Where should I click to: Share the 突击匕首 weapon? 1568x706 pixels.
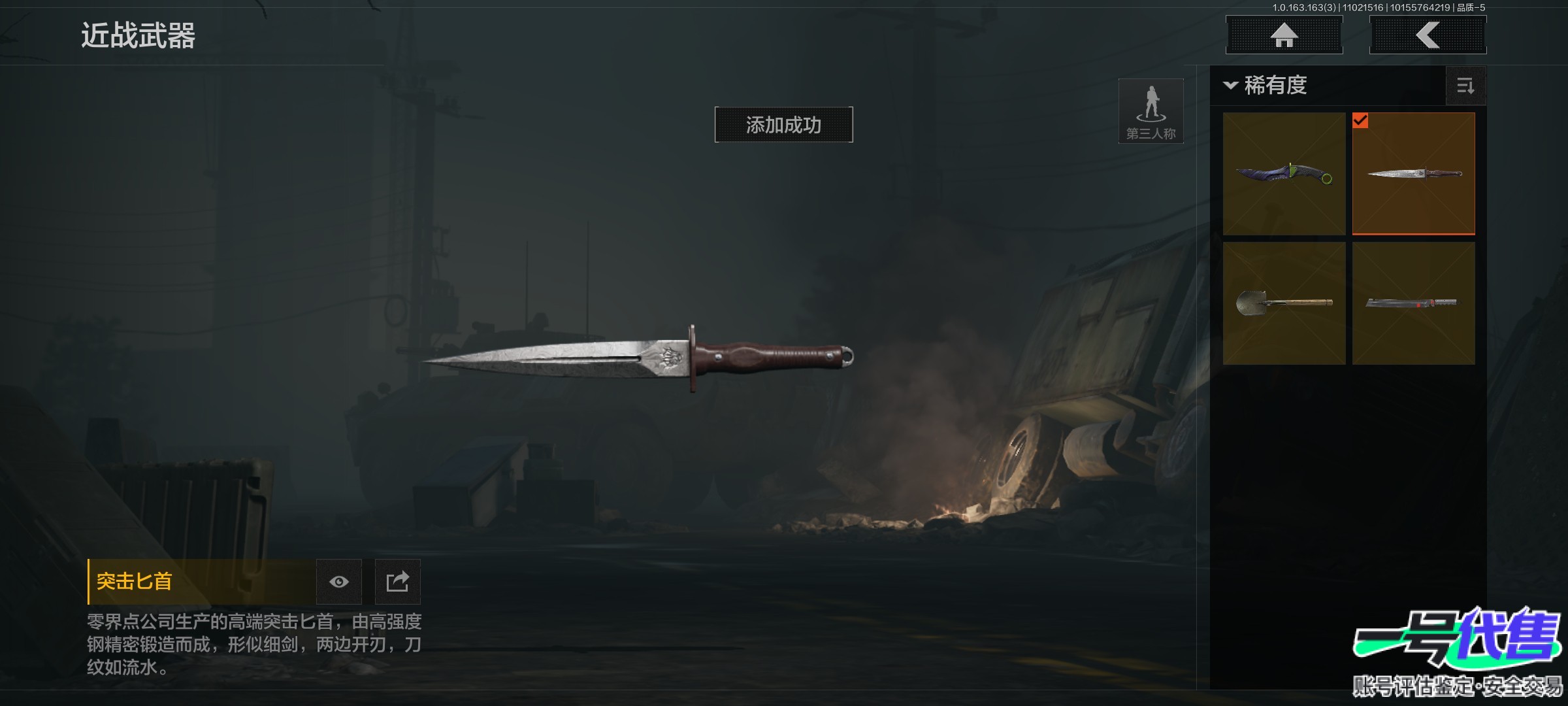[x=397, y=582]
